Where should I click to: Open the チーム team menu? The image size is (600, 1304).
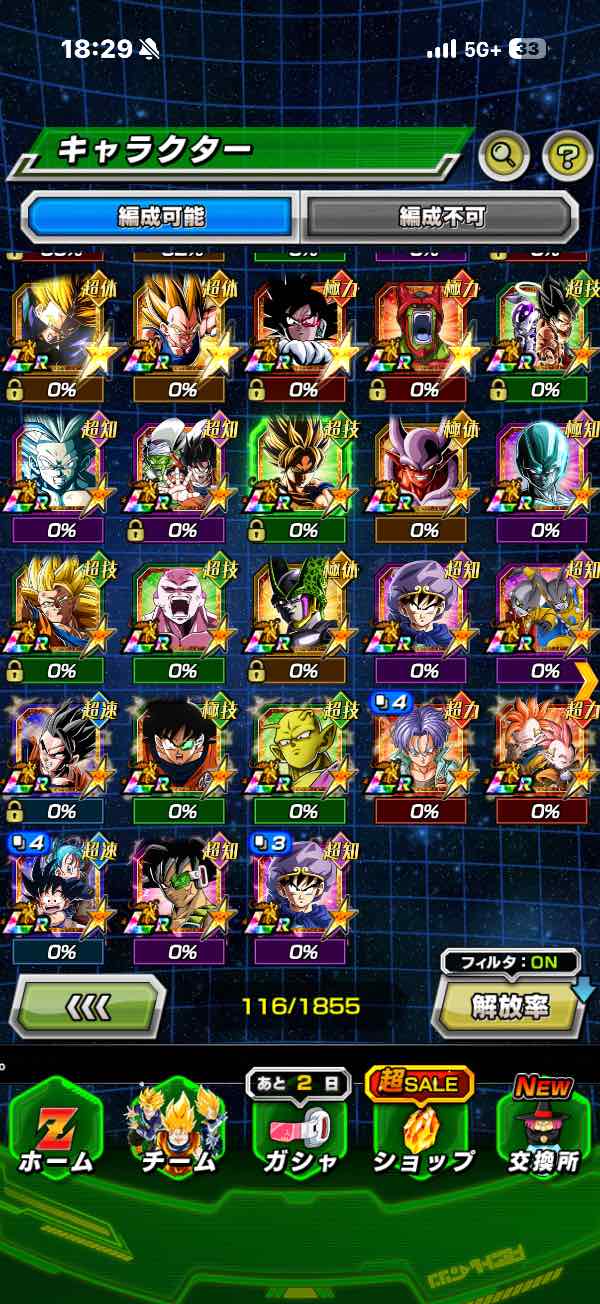(179, 1134)
